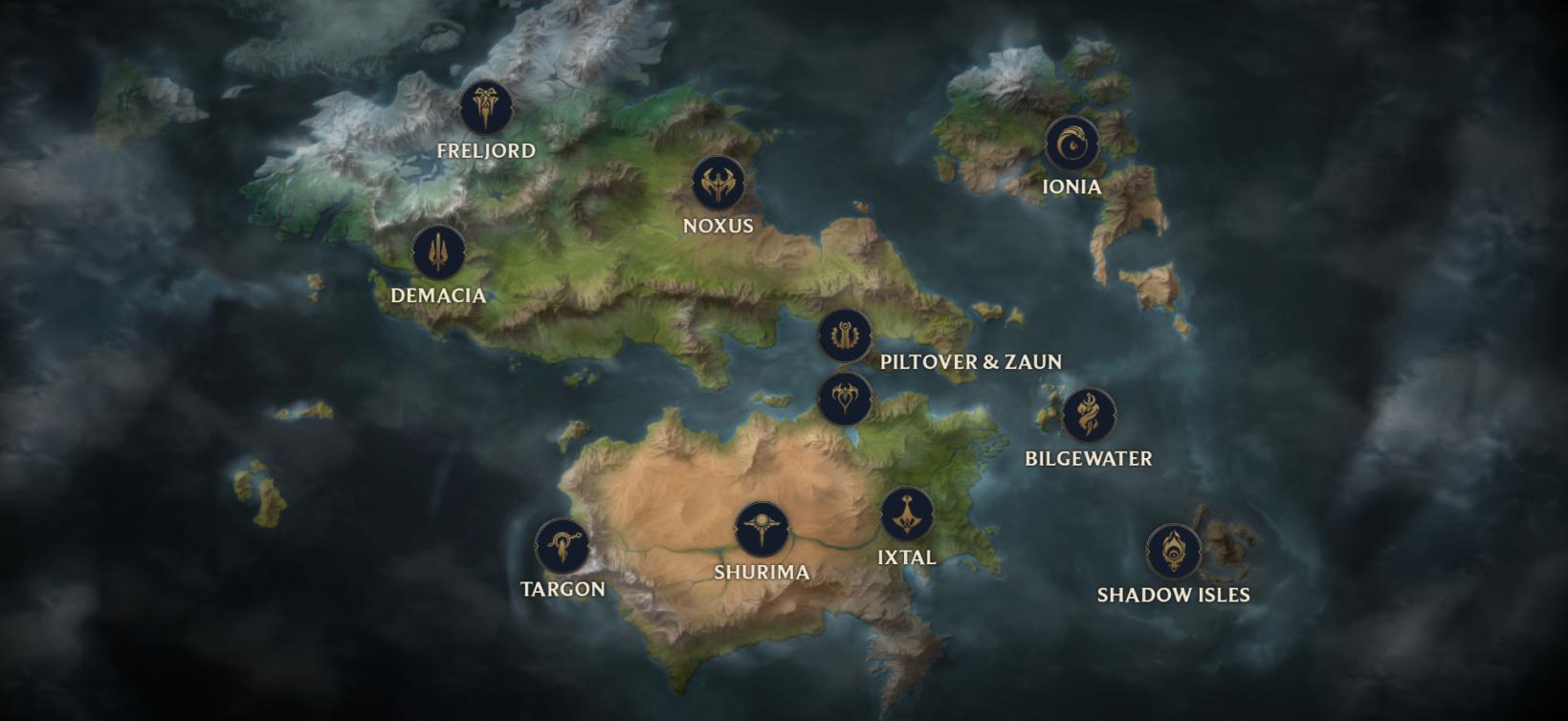Choose the Ixtal region emblem
Viewport: 1568px width, 721px height.
point(907,514)
